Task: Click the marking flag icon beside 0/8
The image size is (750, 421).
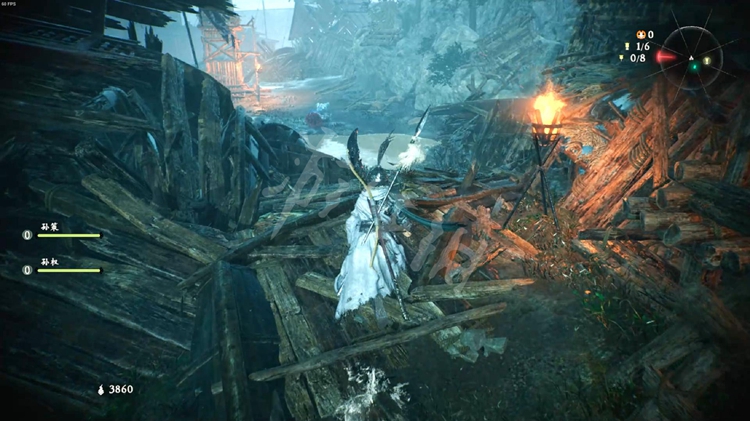Action: tap(620, 58)
